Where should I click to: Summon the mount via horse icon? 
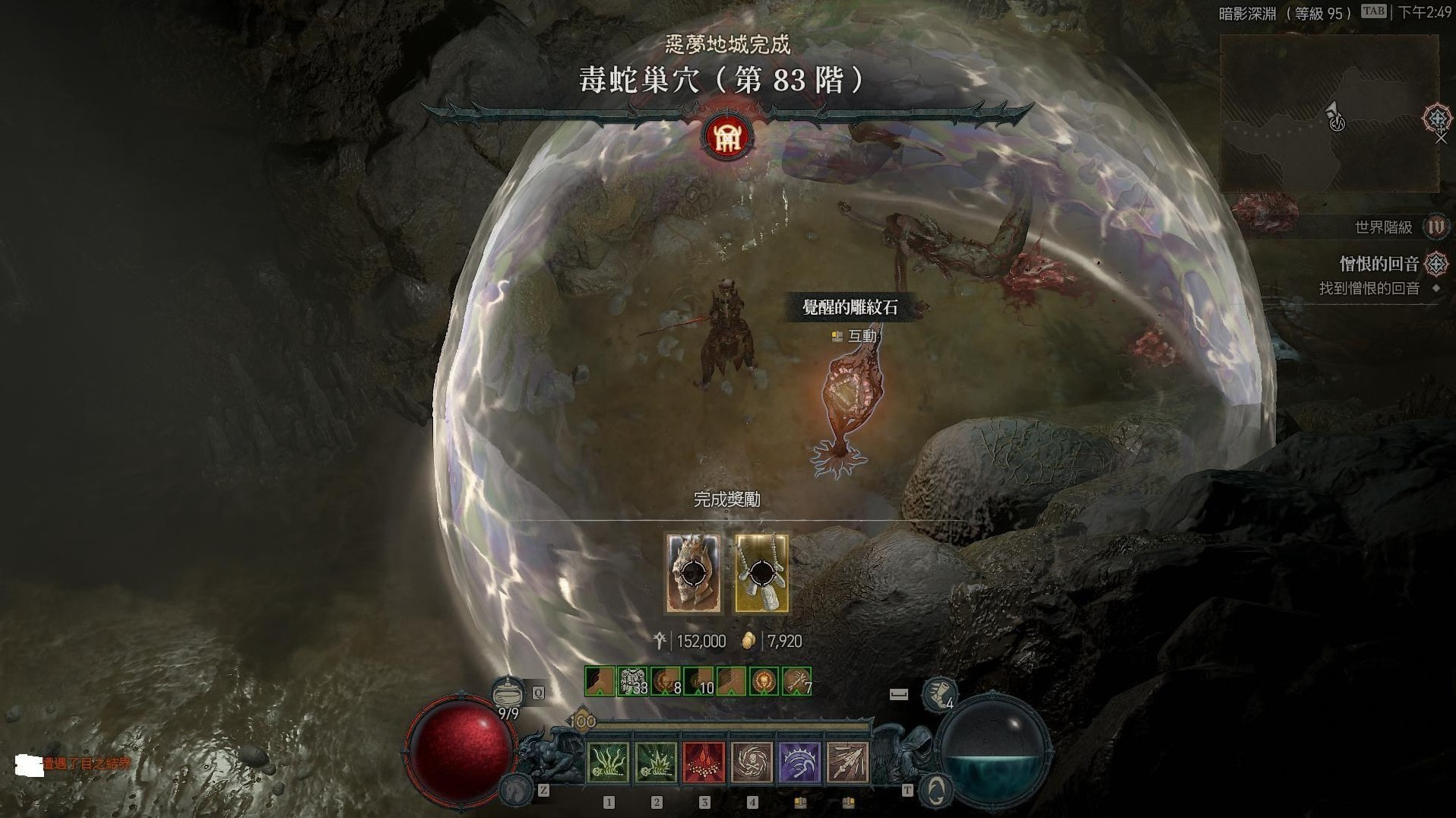click(516, 789)
